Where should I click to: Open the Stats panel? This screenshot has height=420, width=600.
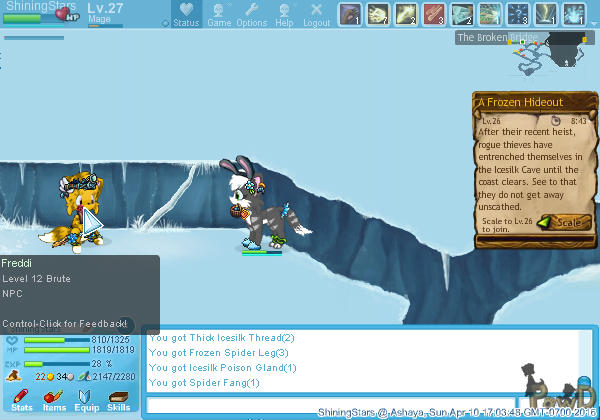click(22, 400)
